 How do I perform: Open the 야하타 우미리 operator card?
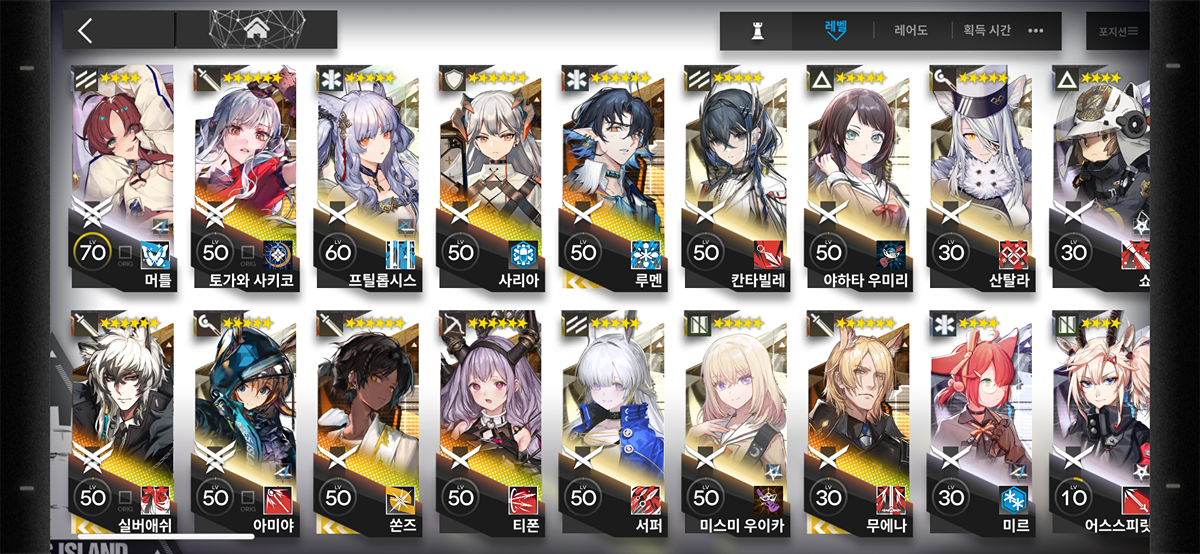tap(857, 178)
